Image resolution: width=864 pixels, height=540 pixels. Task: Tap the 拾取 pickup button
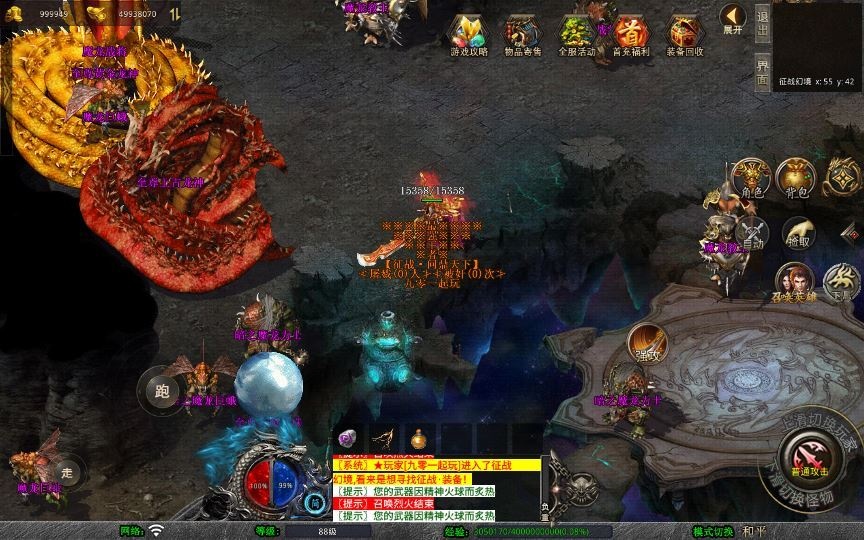click(797, 234)
